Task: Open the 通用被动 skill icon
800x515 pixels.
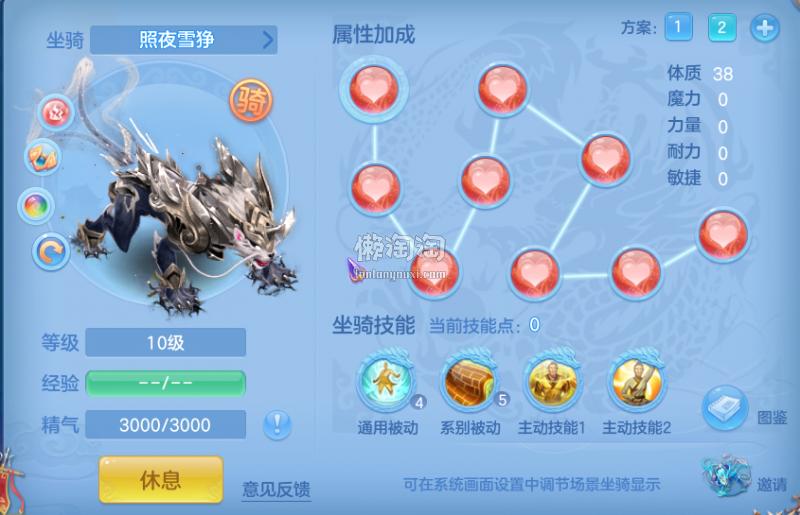Action: 385,383
